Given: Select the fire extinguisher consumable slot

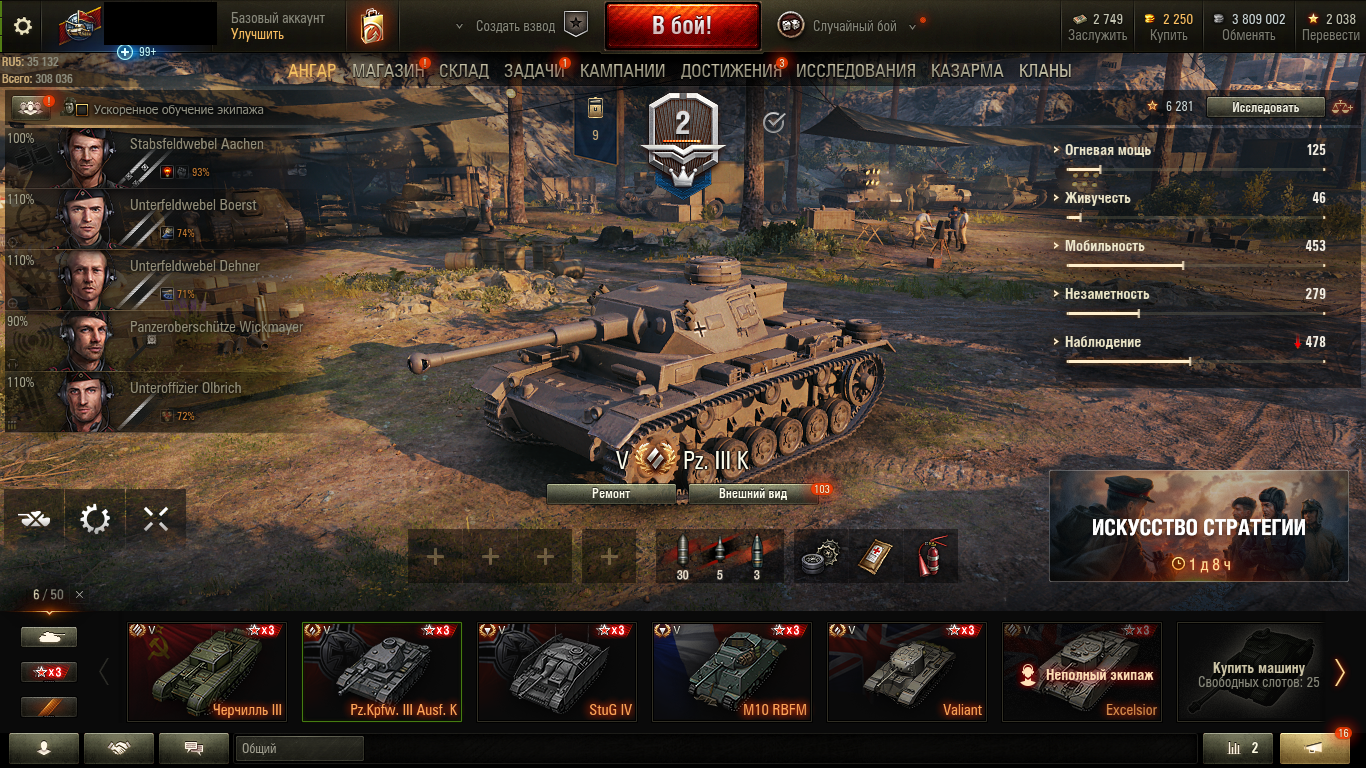Looking at the screenshot, I should tap(930, 557).
